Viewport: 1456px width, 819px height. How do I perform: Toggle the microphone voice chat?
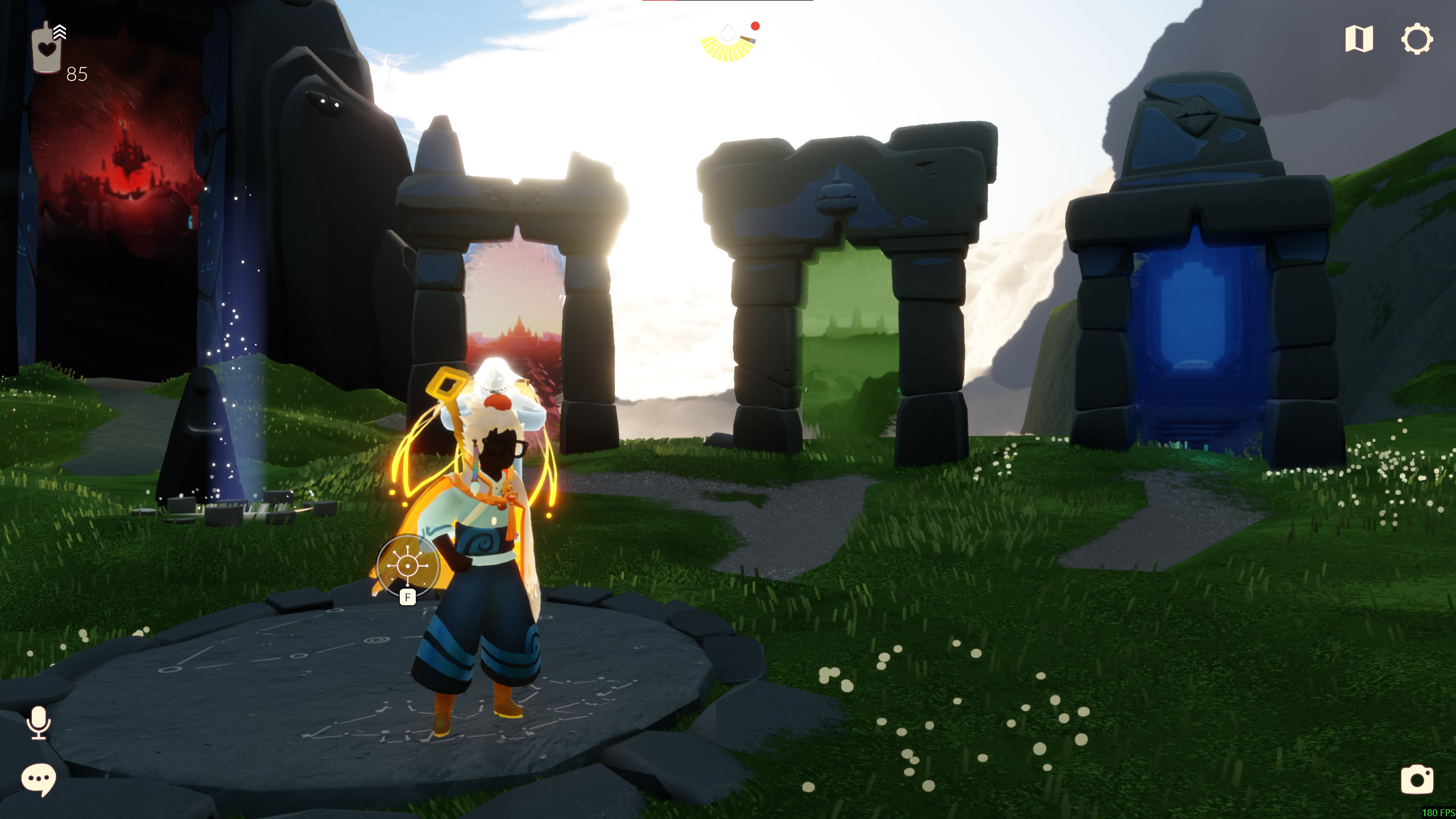(x=39, y=722)
